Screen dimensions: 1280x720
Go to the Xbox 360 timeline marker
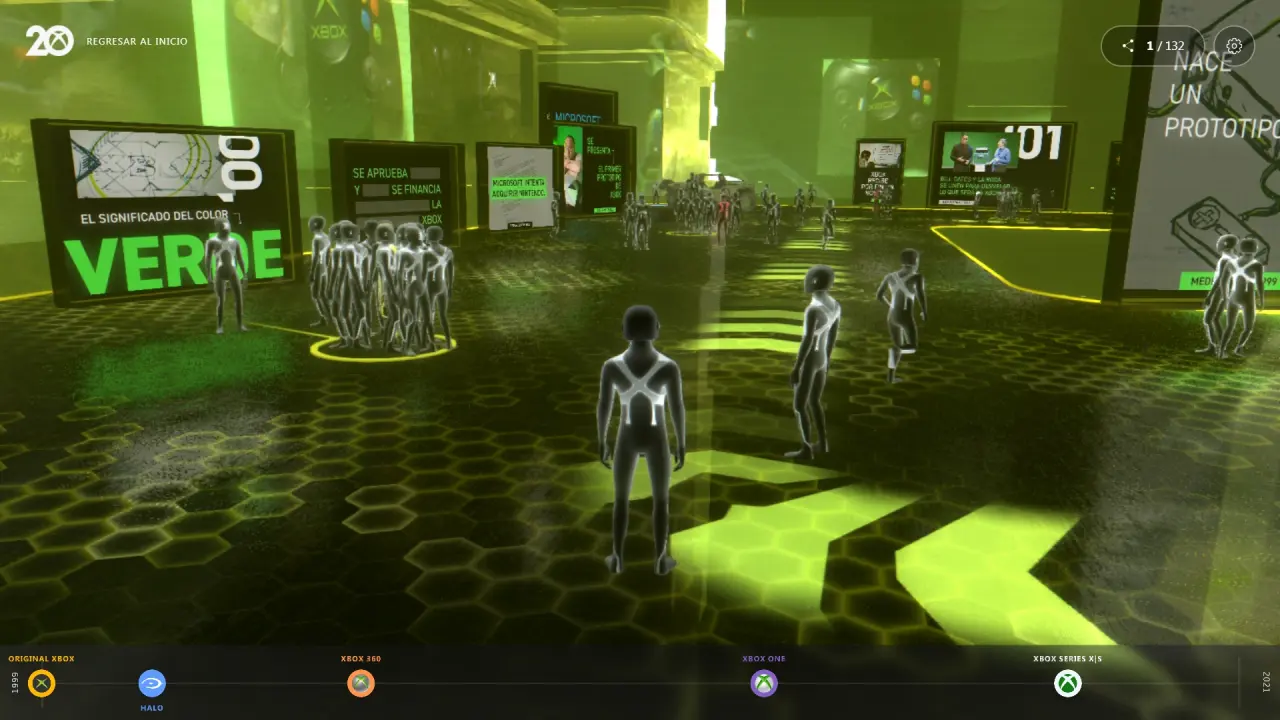point(361,684)
